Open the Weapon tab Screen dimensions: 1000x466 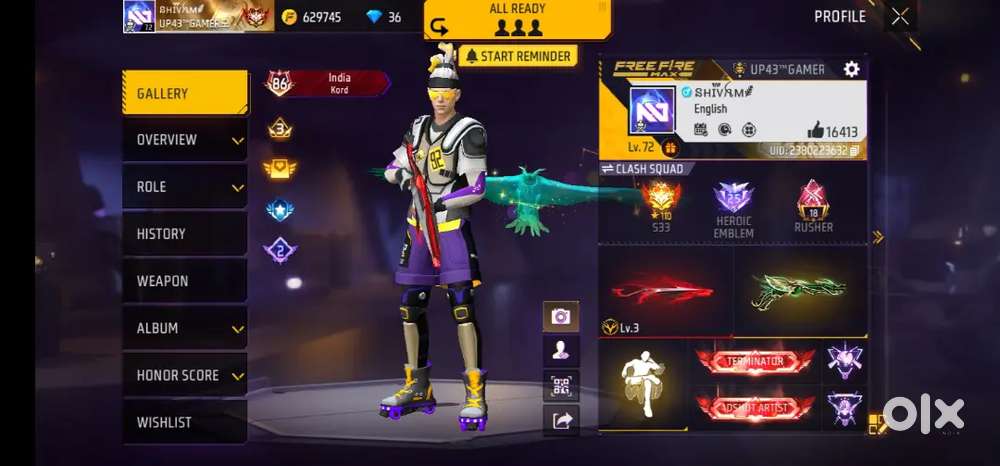point(185,281)
